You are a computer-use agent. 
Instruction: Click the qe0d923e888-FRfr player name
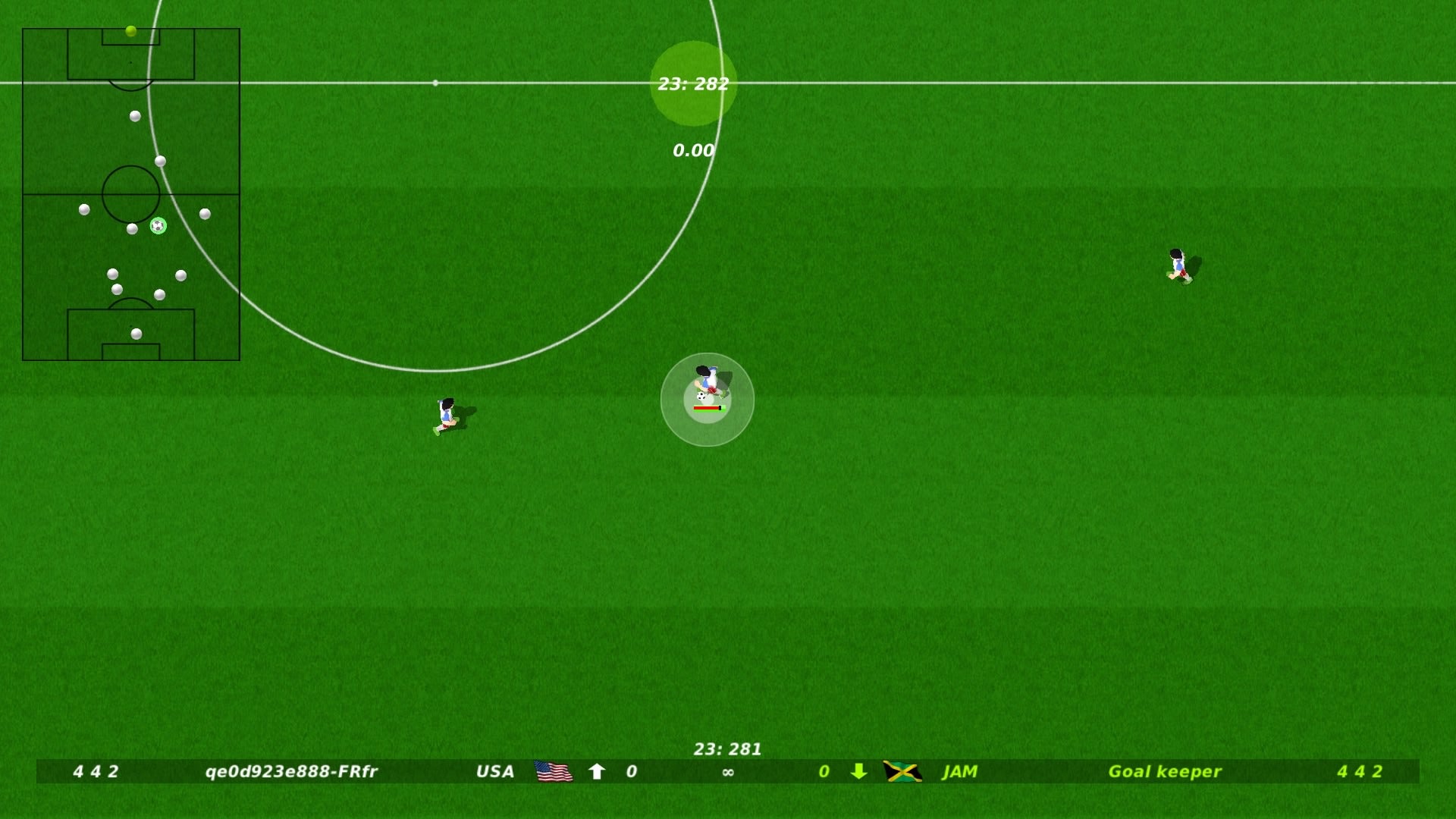point(291,772)
